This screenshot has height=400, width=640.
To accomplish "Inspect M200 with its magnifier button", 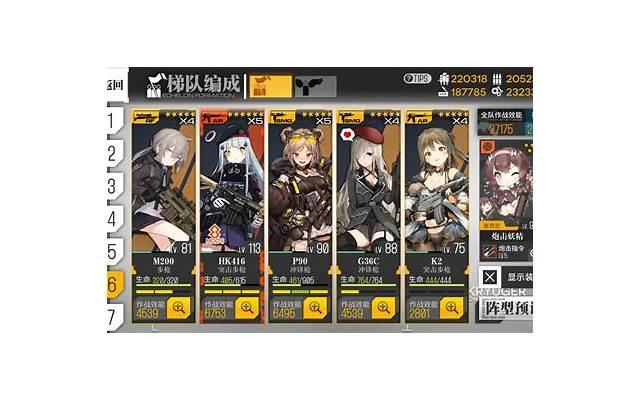I will click(178, 308).
